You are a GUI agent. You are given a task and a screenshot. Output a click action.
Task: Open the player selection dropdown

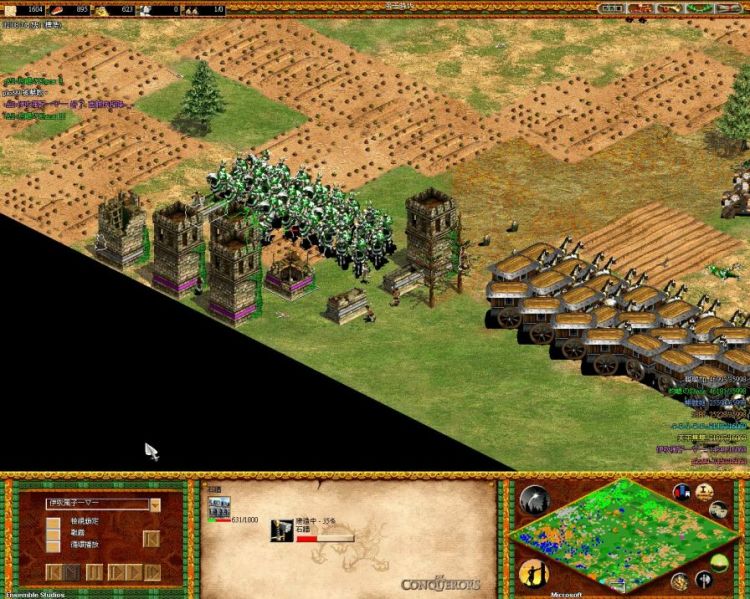[x=155, y=505]
